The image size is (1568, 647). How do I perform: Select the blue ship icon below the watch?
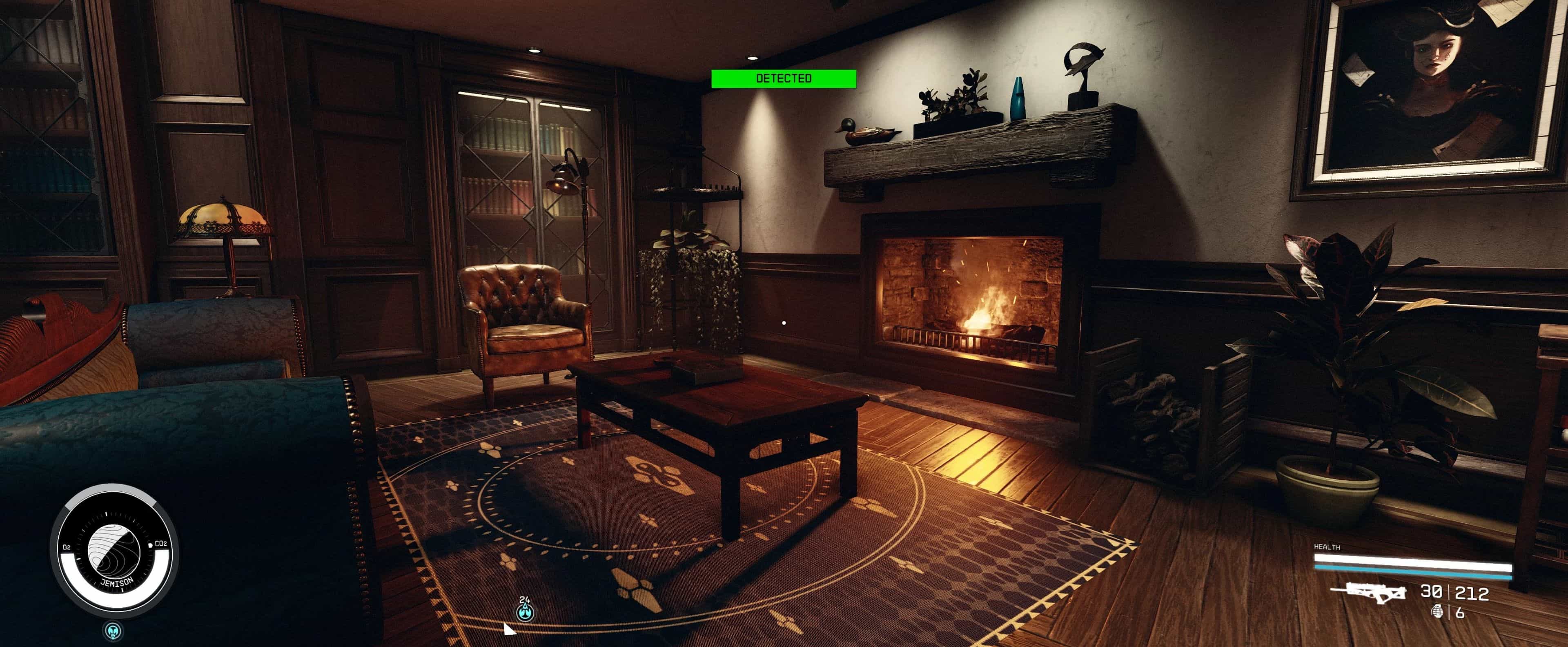pyautogui.click(x=113, y=630)
